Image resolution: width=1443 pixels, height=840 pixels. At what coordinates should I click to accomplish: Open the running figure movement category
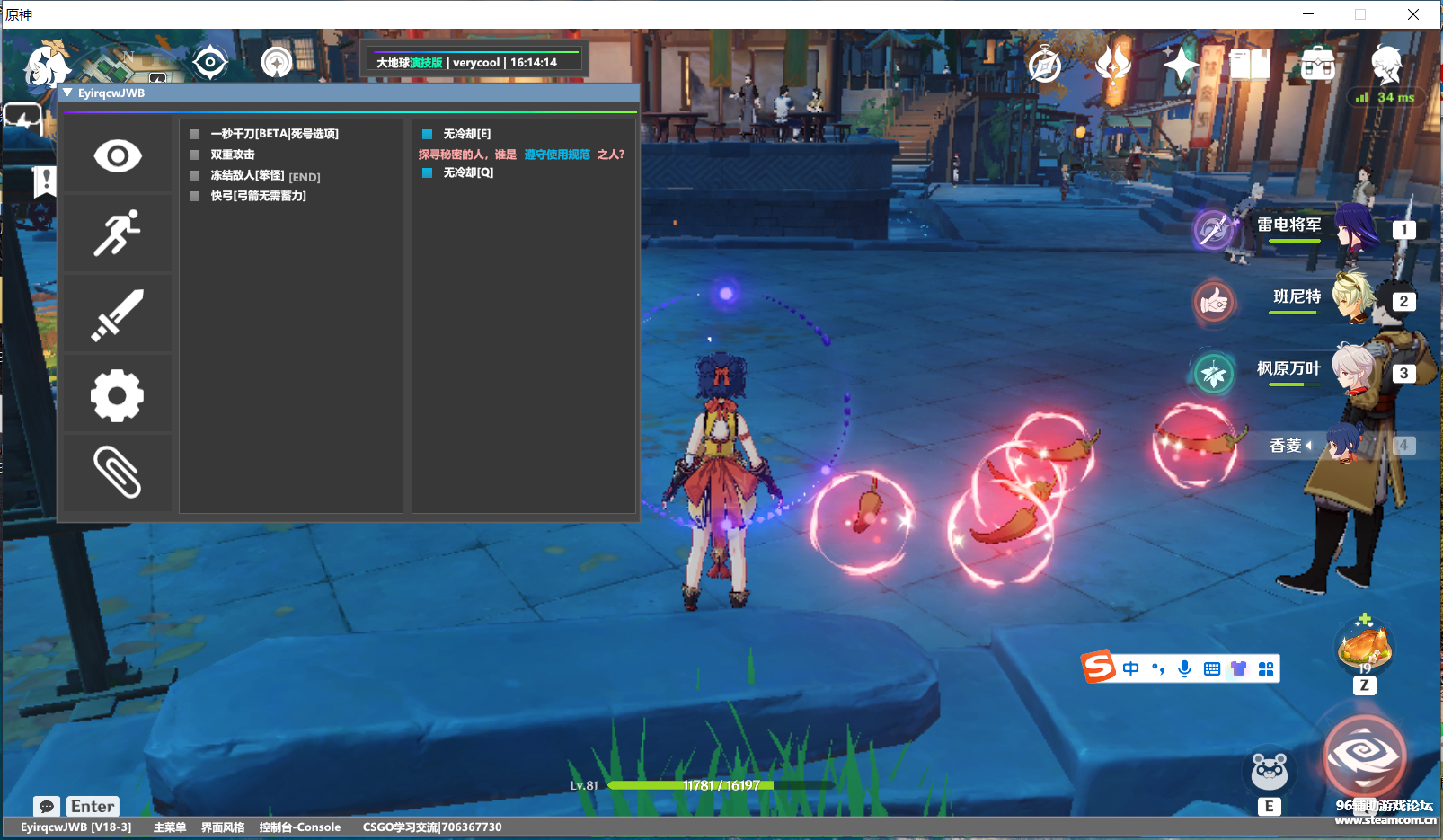[x=117, y=234]
